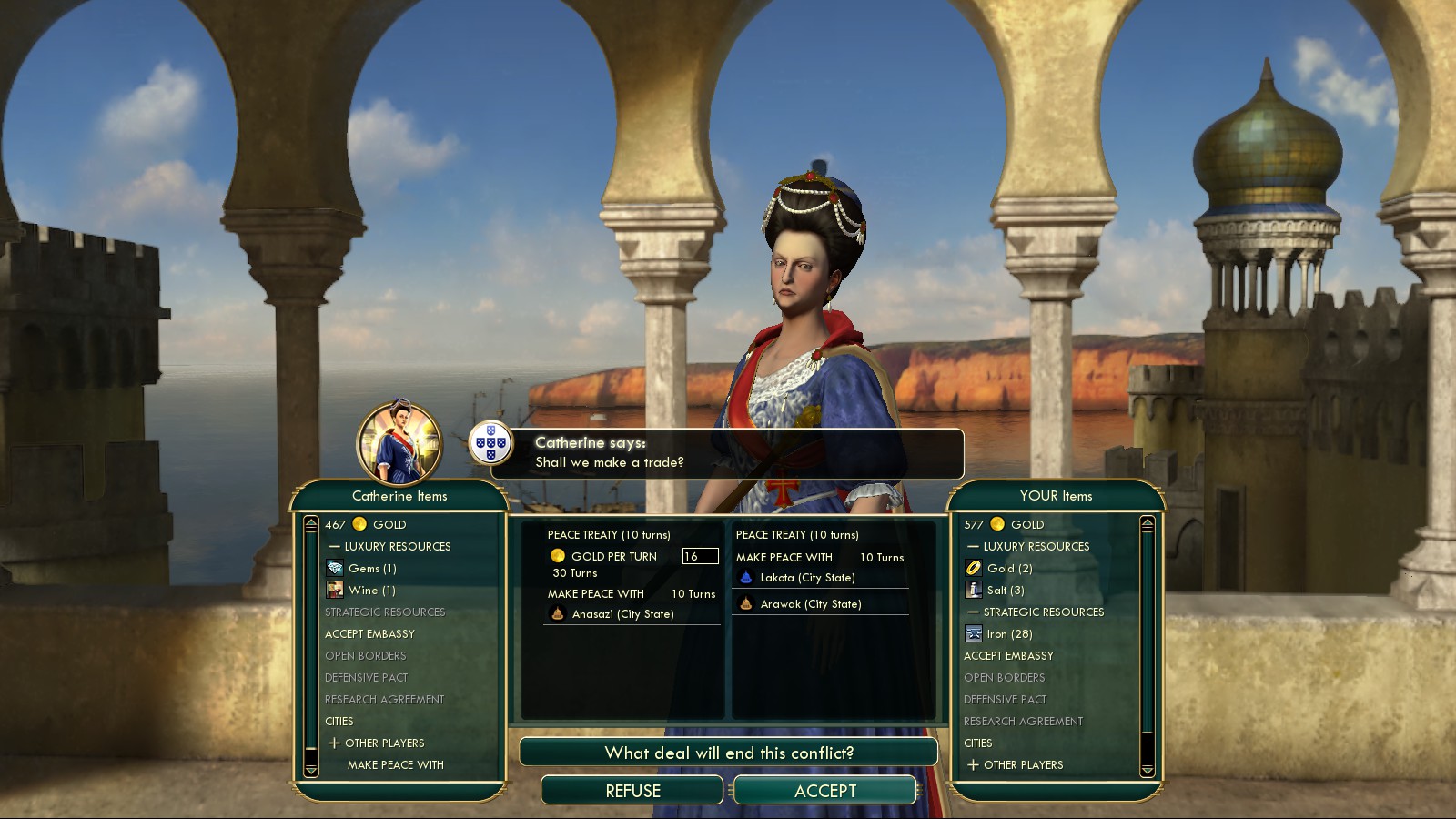Add Catherine's Wine to the trade

[371, 591]
